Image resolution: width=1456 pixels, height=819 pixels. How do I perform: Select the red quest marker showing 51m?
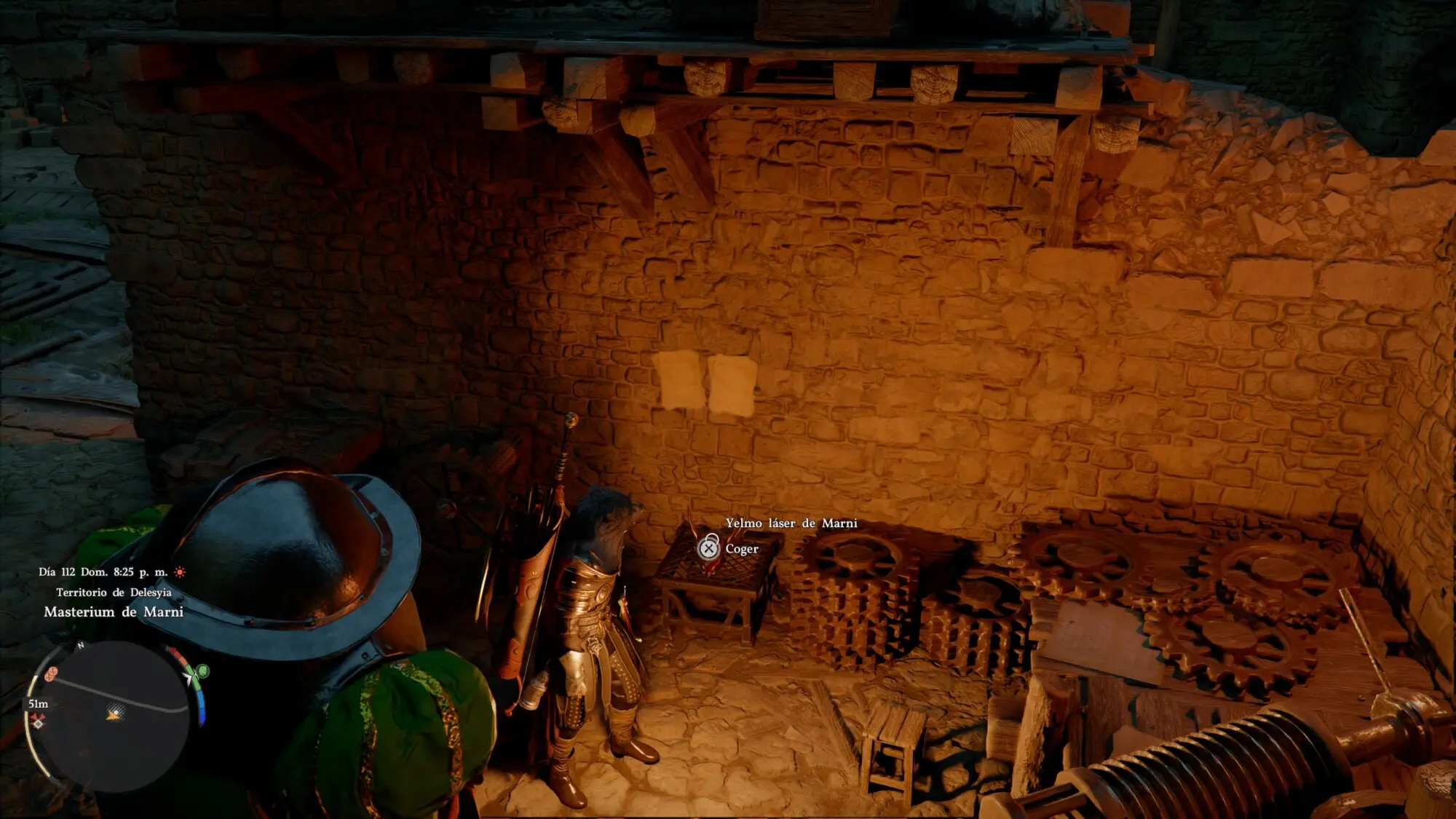[x=38, y=721]
